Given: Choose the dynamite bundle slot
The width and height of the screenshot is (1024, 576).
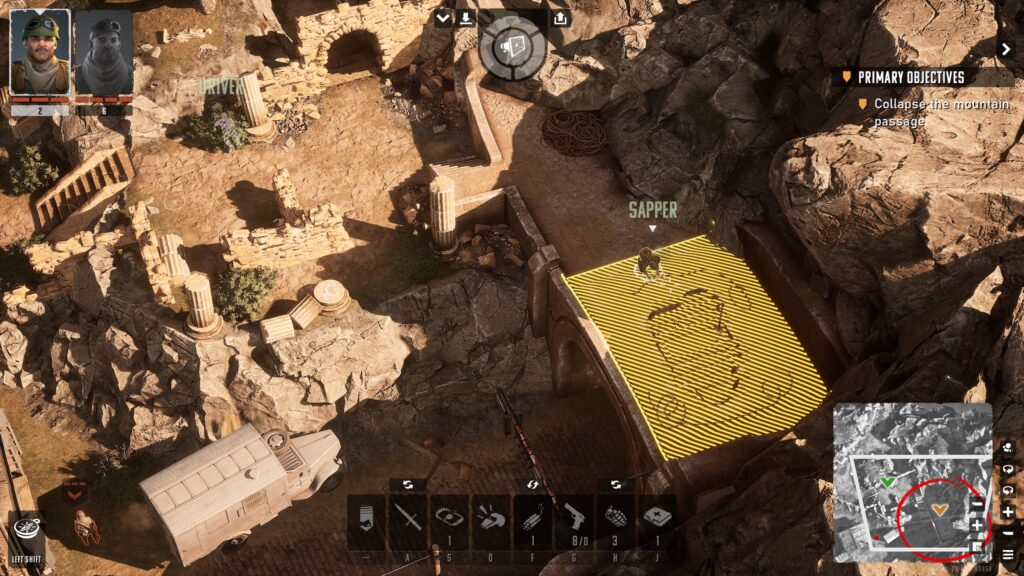Looking at the screenshot, I should point(532,520).
